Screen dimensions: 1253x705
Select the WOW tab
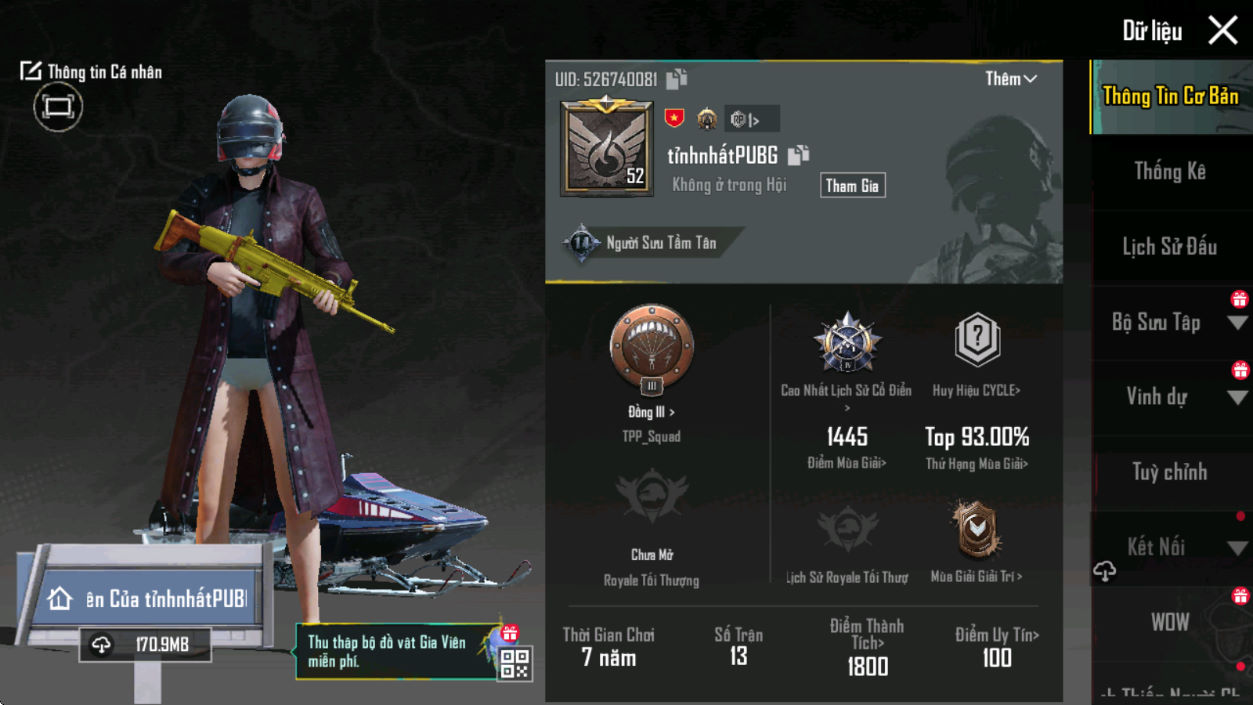(x=1169, y=622)
